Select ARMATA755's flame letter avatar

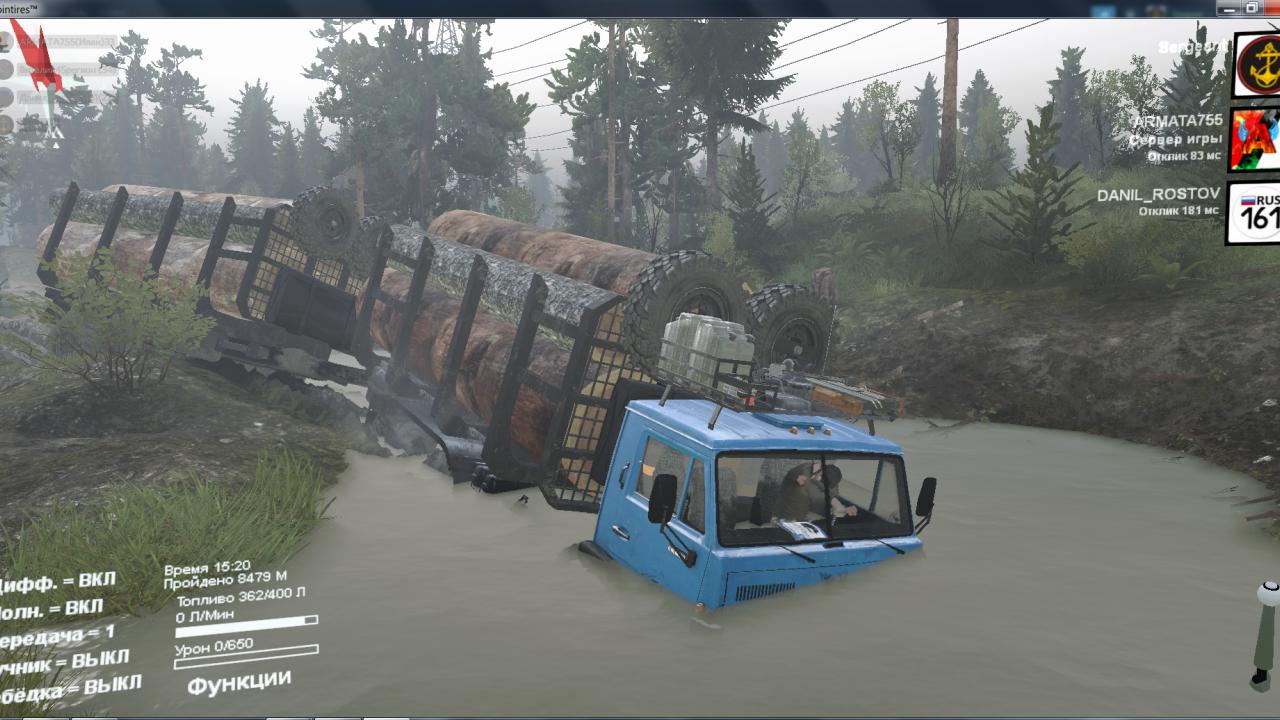pyautogui.click(x=1255, y=139)
